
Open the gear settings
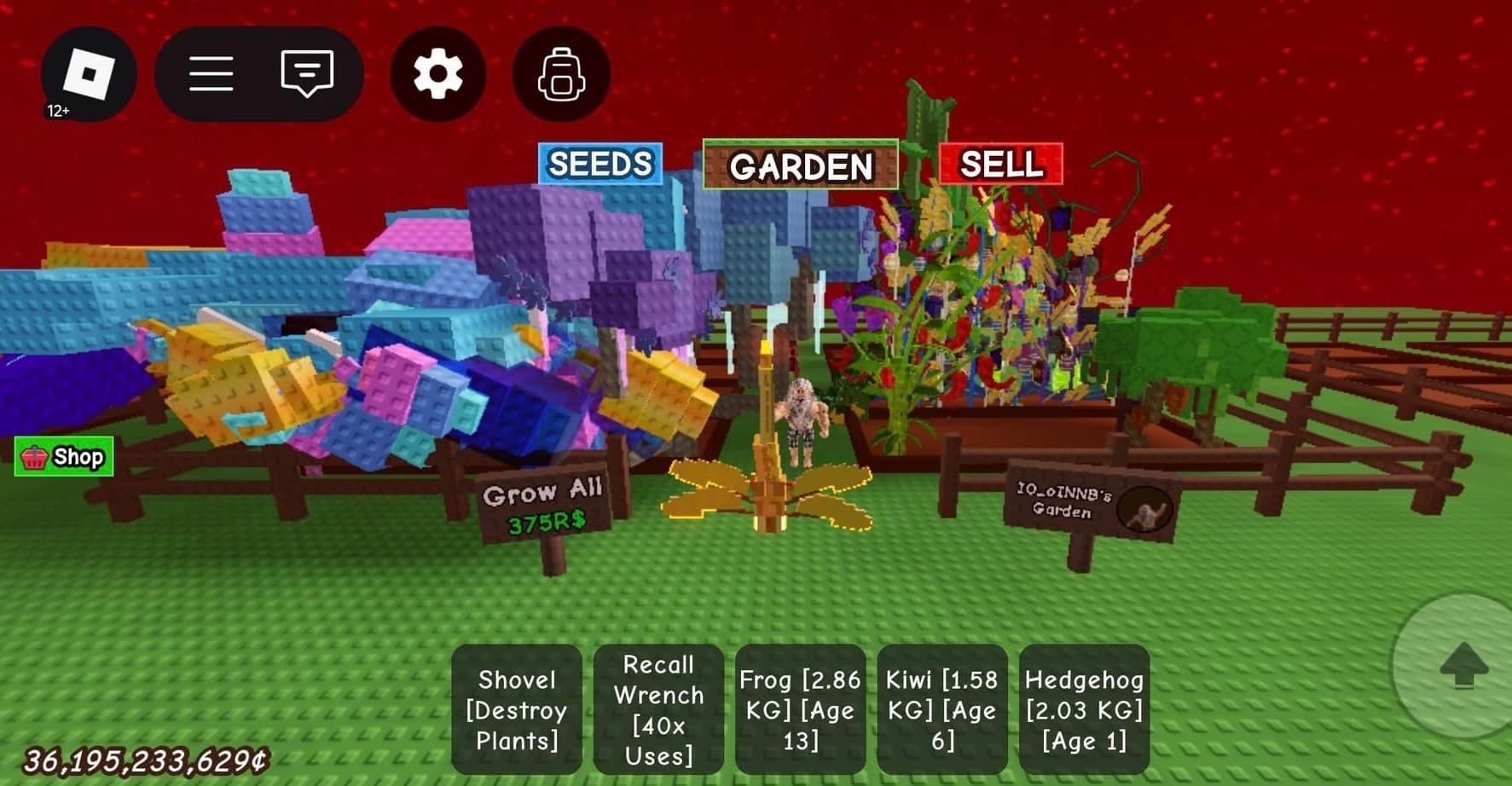click(x=438, y=74)
